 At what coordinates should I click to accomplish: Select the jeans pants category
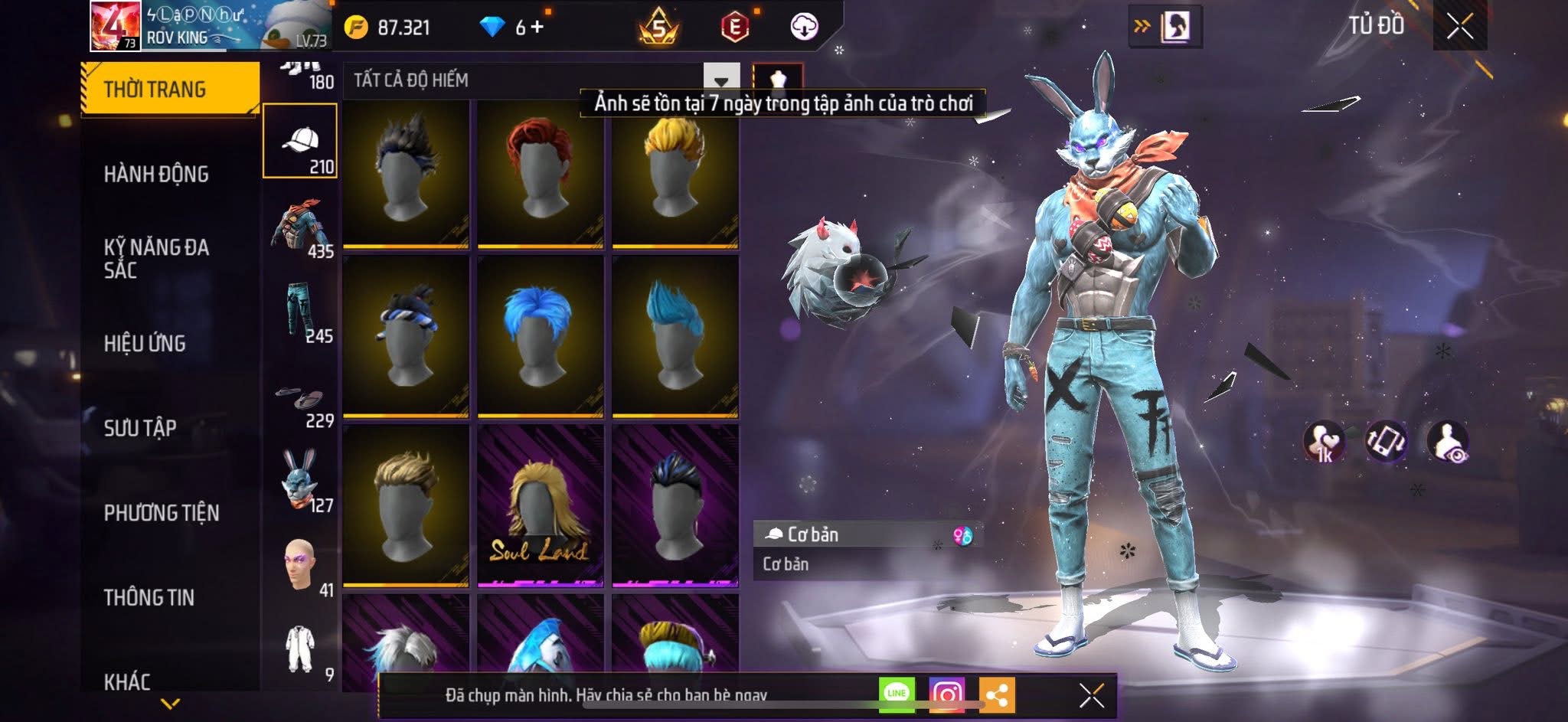[300, 310]
